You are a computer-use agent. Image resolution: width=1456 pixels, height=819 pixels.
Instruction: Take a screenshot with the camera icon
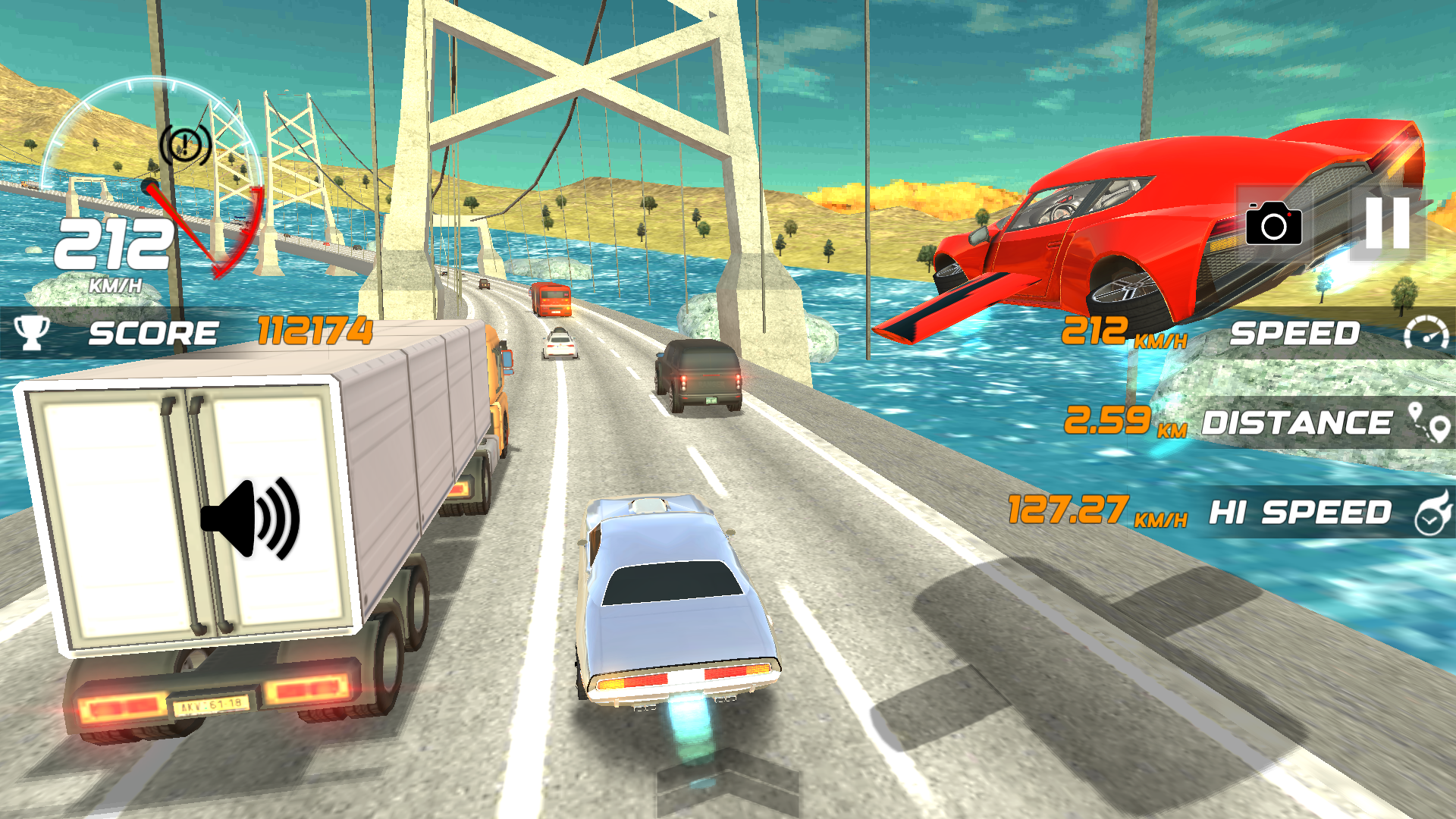[x=1274, y=223]
